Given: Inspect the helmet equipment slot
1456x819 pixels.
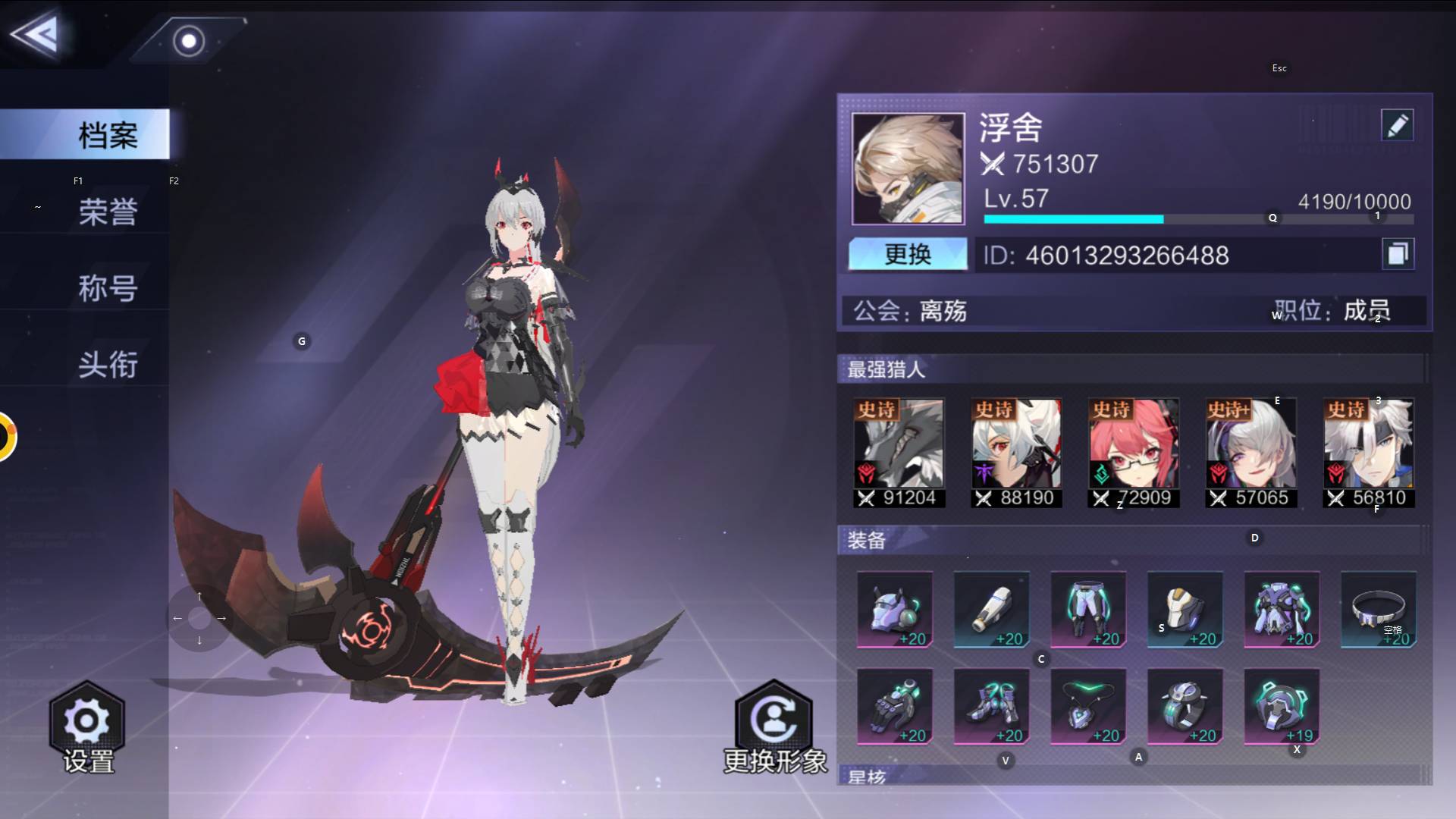Looking at the screenshot, I should point(895,610).
